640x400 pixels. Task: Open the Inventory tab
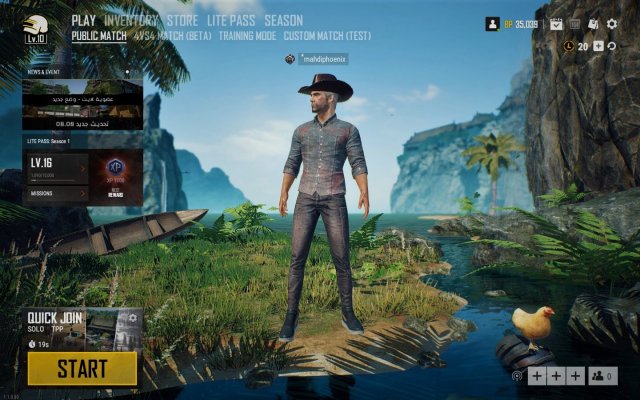click(x=131, y=20)
